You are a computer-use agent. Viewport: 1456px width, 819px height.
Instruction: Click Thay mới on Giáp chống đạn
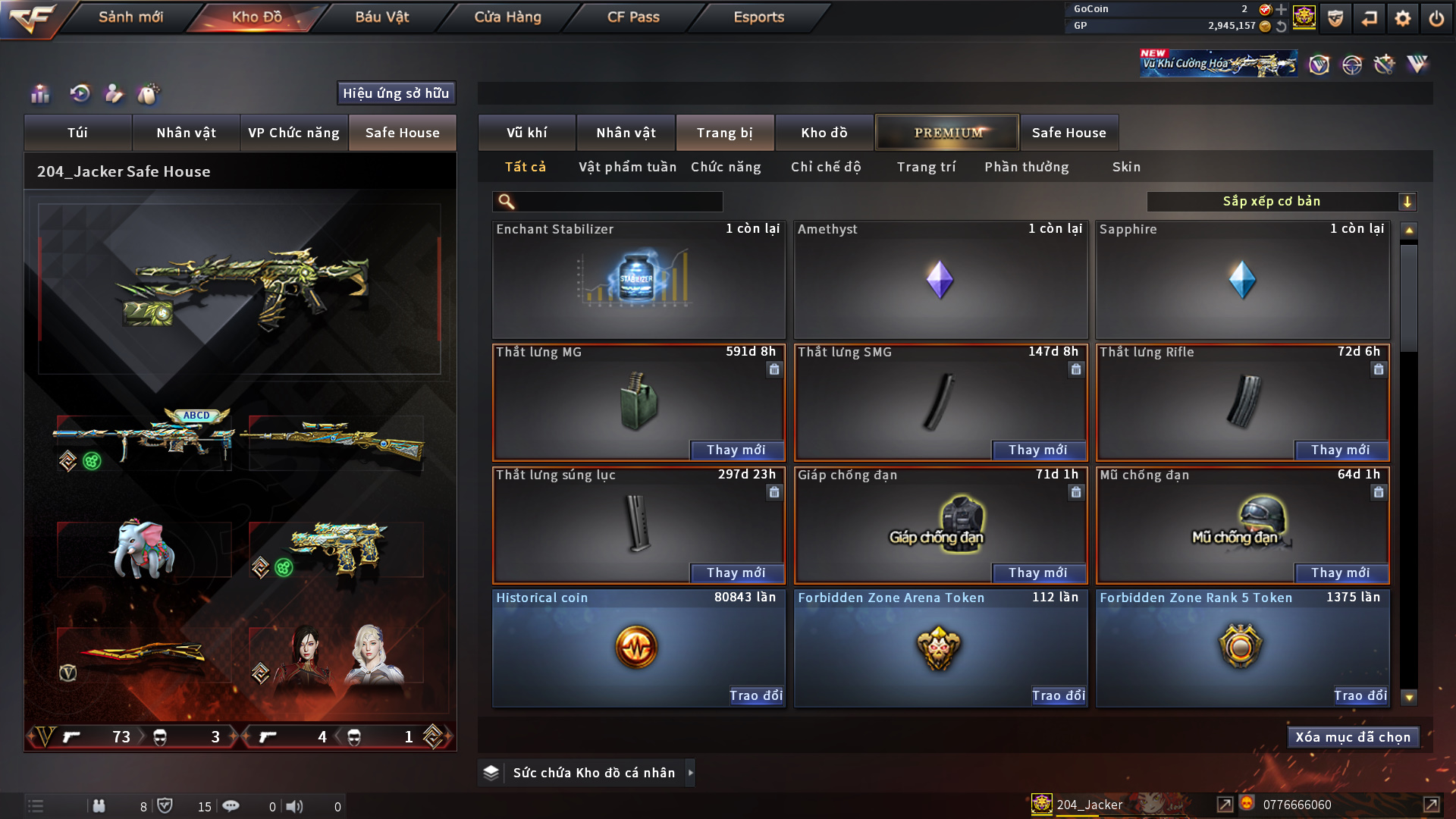coord(1037,573)
